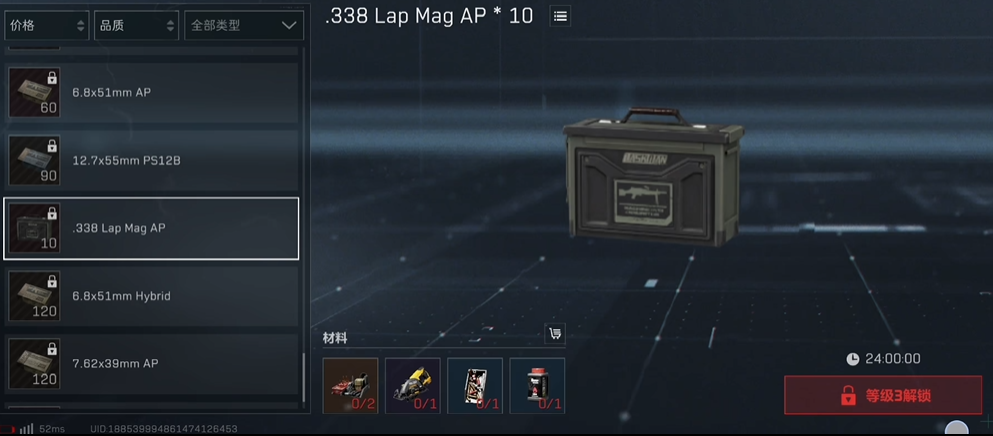Open the list icon beside the item title

560,16
